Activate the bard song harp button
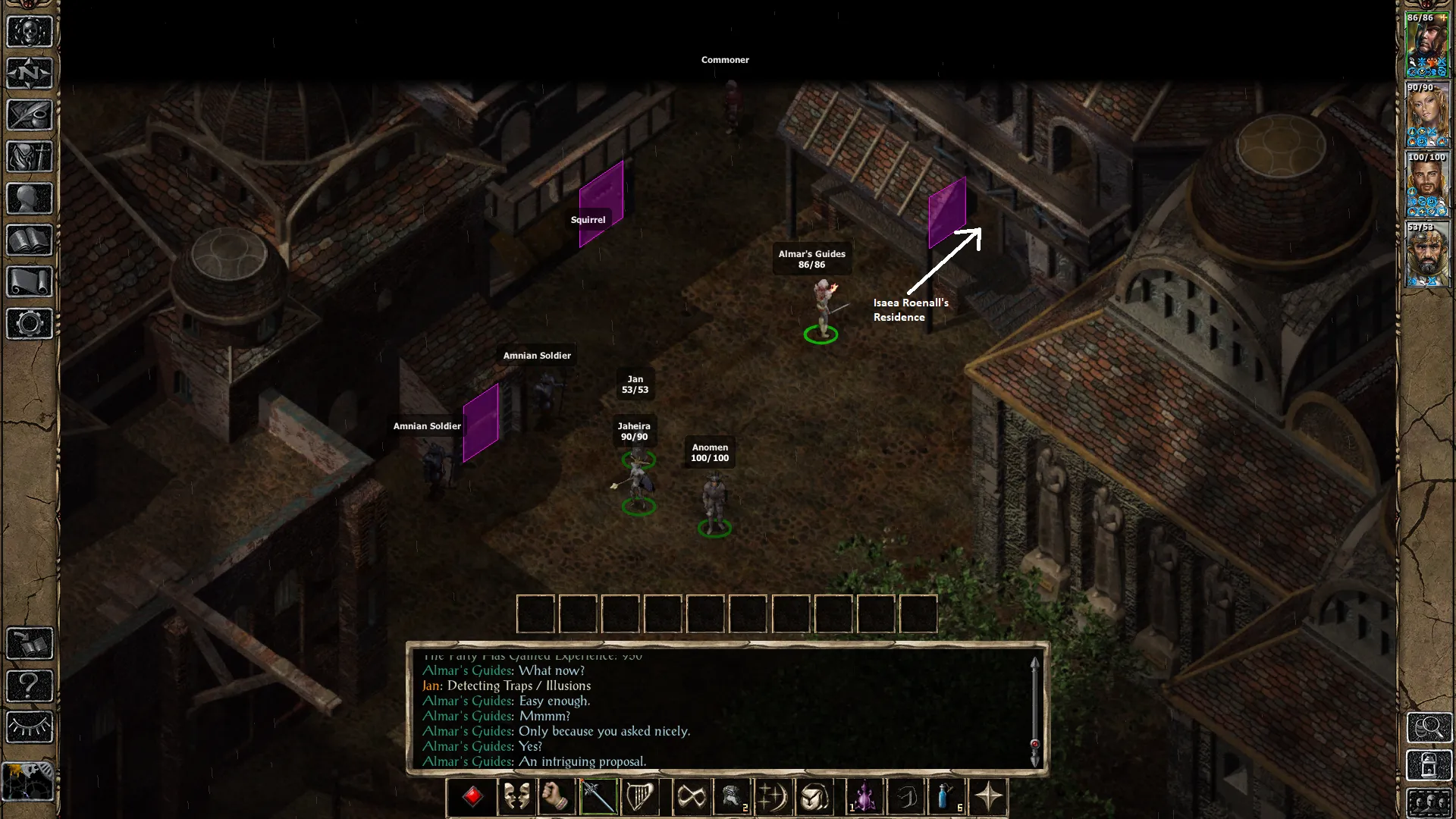1456x819 pixels. [640, 797]
